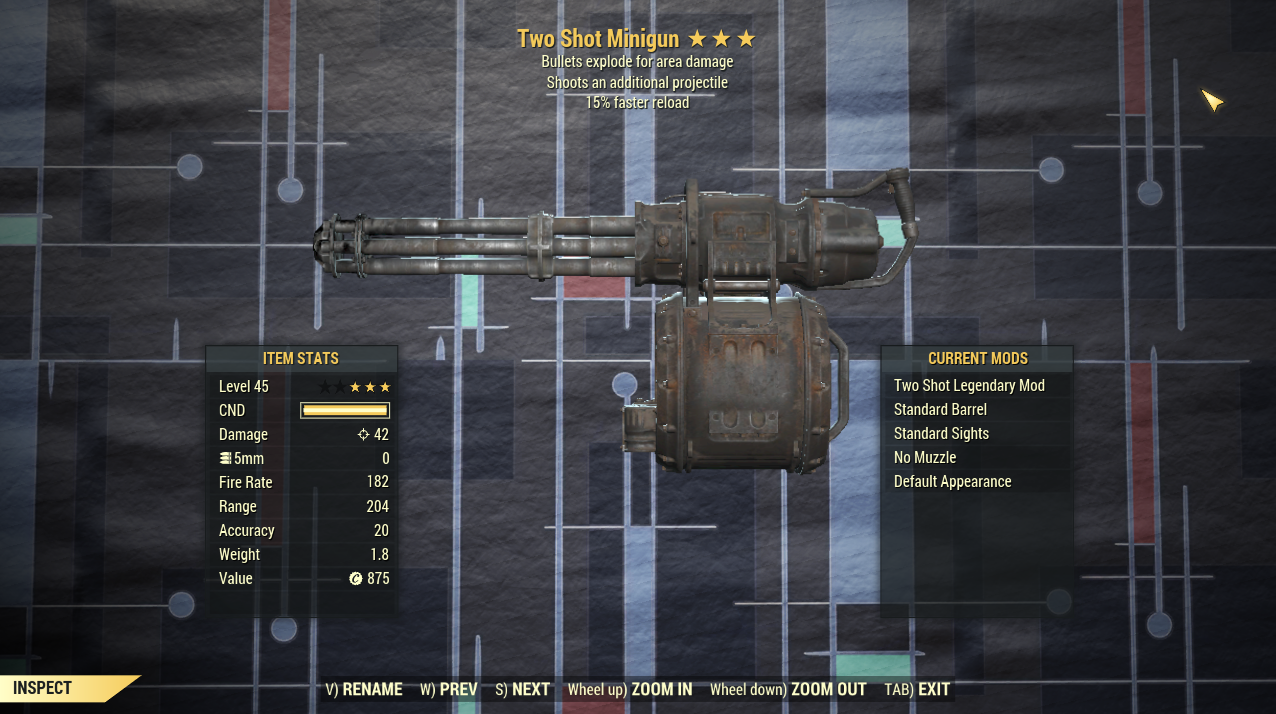Rename the Two Shot Minigun
This screenshot has width=1276, height=714.
pyautogui.click(x=364, y=689)
